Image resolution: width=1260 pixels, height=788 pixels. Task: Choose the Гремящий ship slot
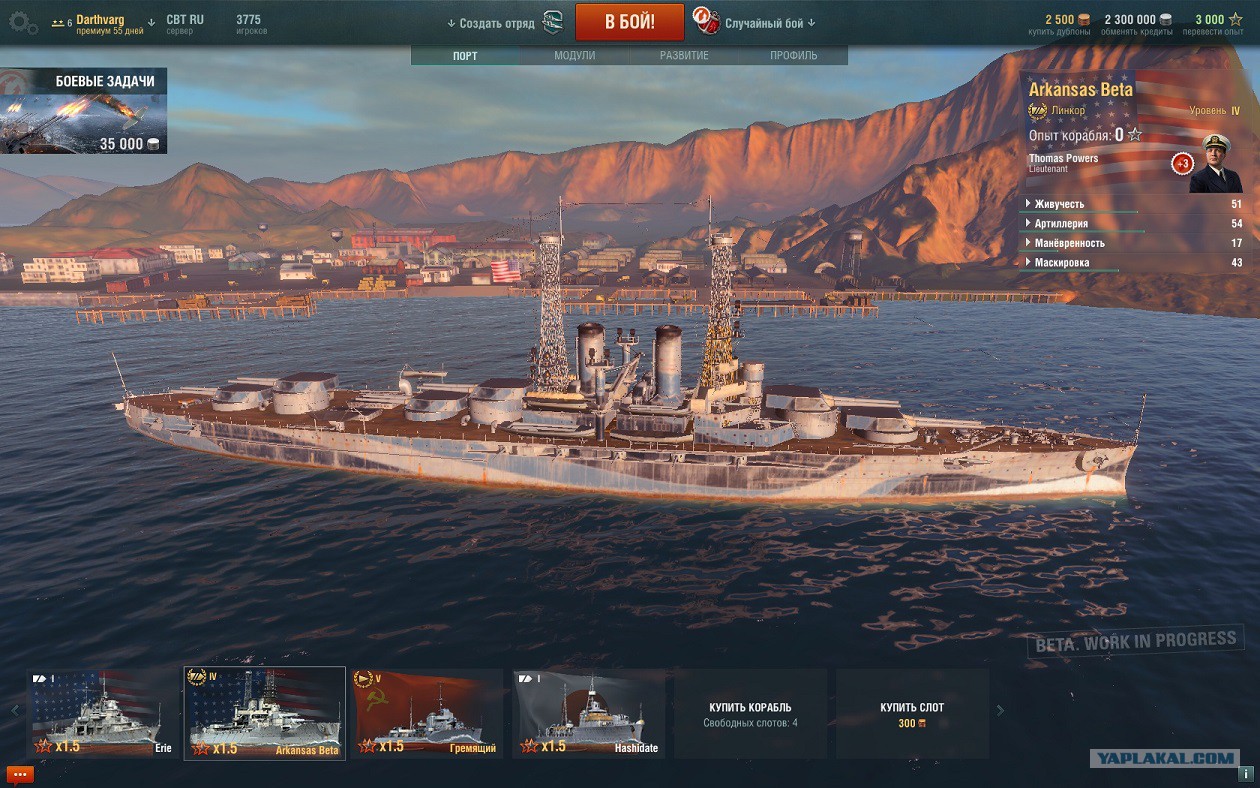click(x=428, y=714)
